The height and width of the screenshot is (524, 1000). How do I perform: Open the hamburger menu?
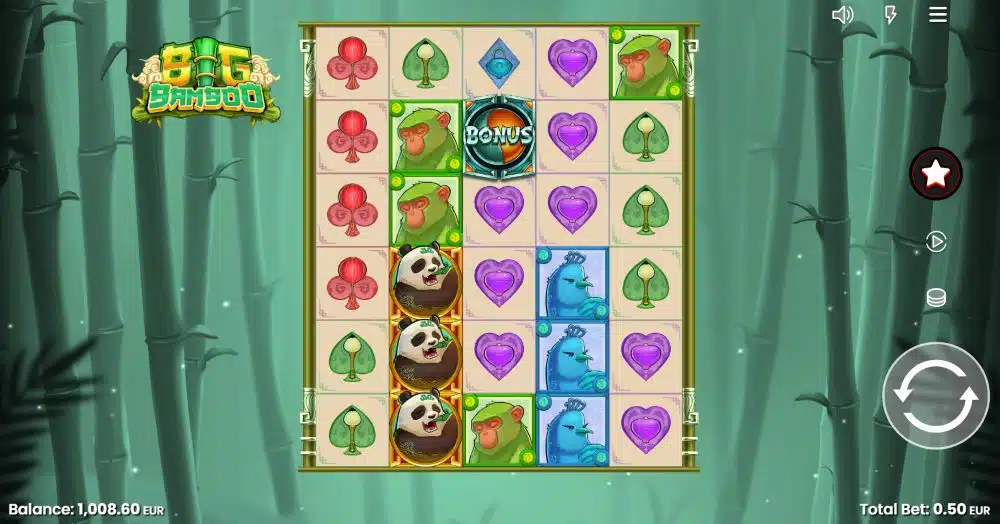938,14
